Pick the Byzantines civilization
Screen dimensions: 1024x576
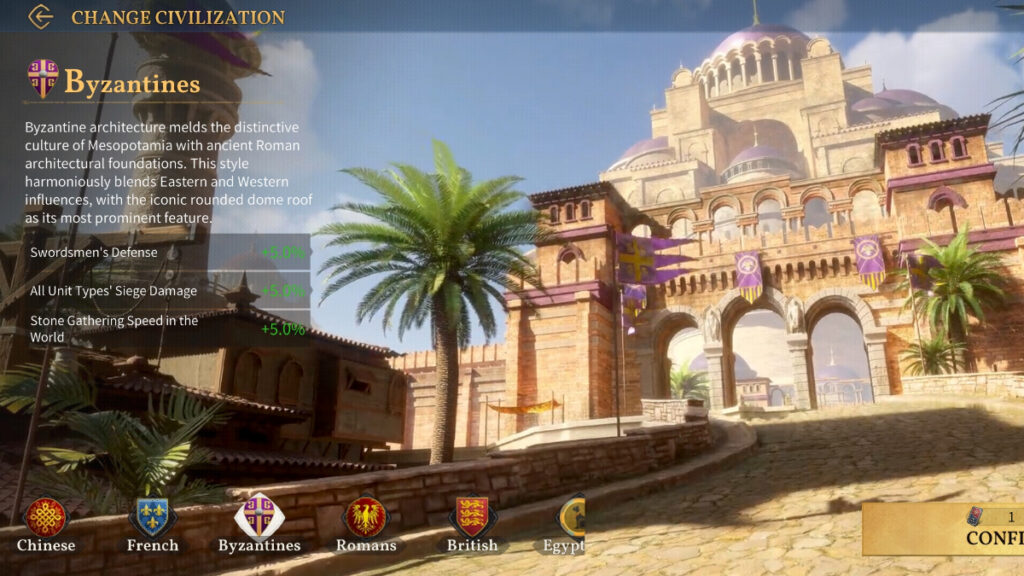point(259,518)
